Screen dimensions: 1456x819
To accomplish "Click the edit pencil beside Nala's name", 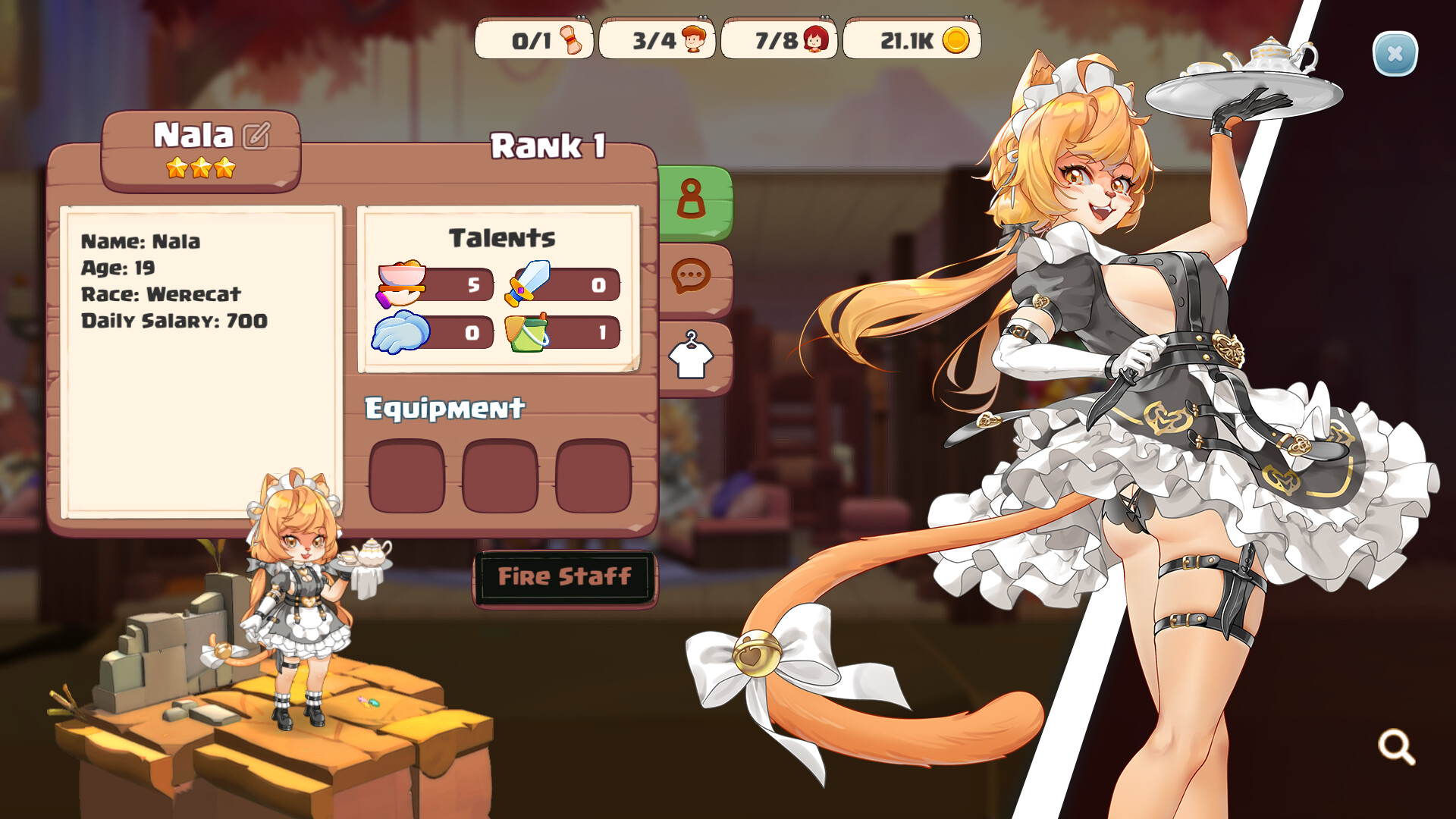I will click(256, 136).
